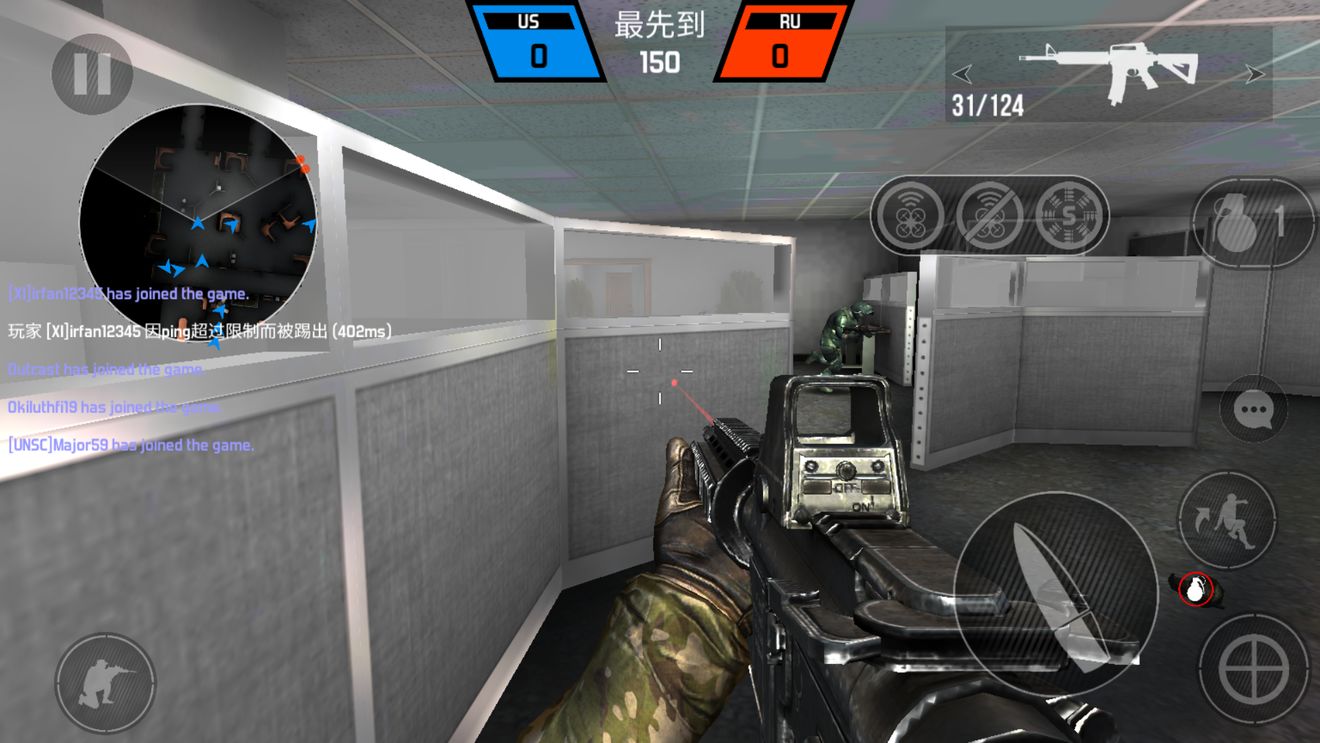Tap the assault rifle weapon icon
Viewport: 1320px width, 743px height.
1108,72
